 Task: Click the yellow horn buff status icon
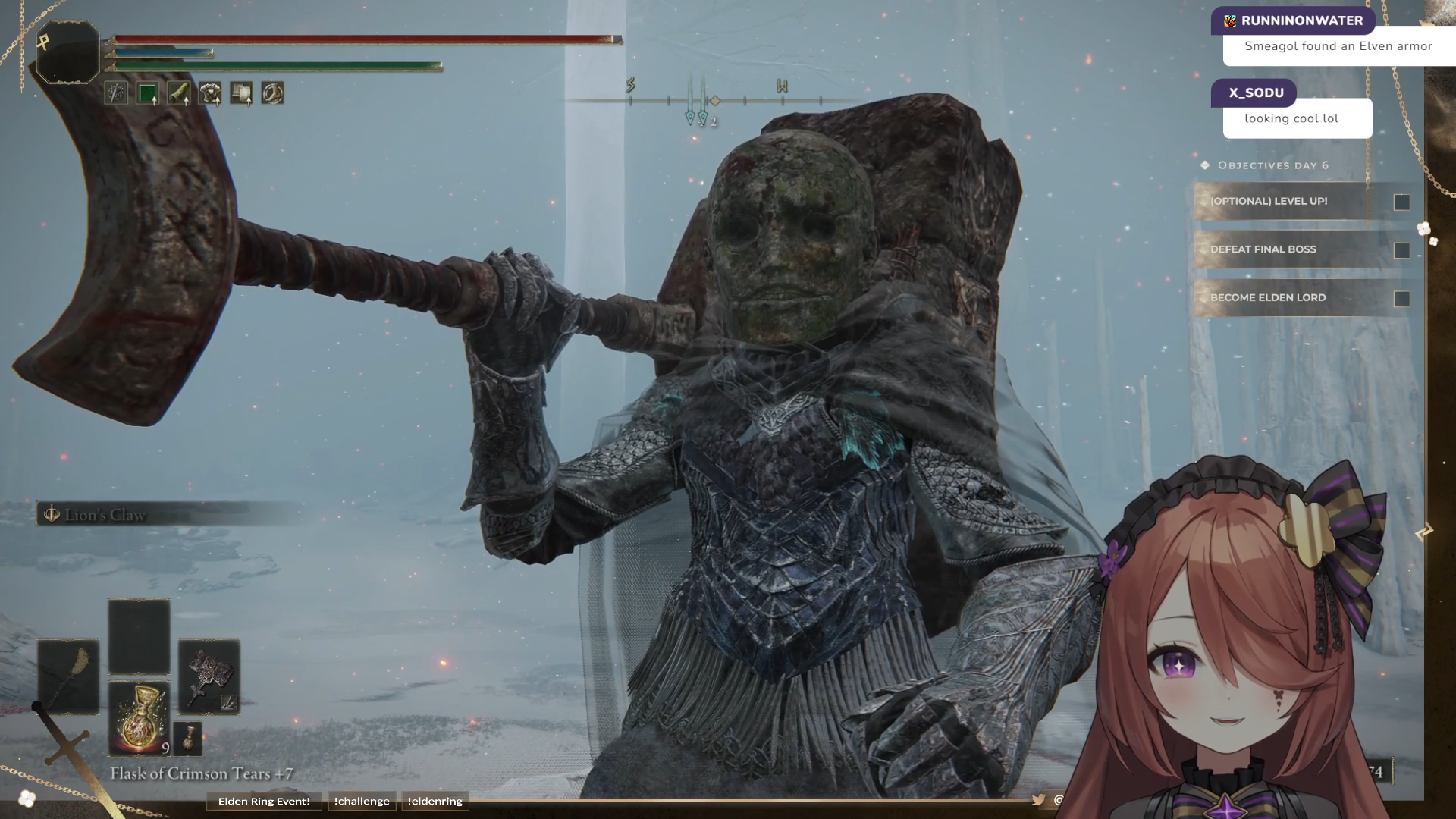point(179,93)
